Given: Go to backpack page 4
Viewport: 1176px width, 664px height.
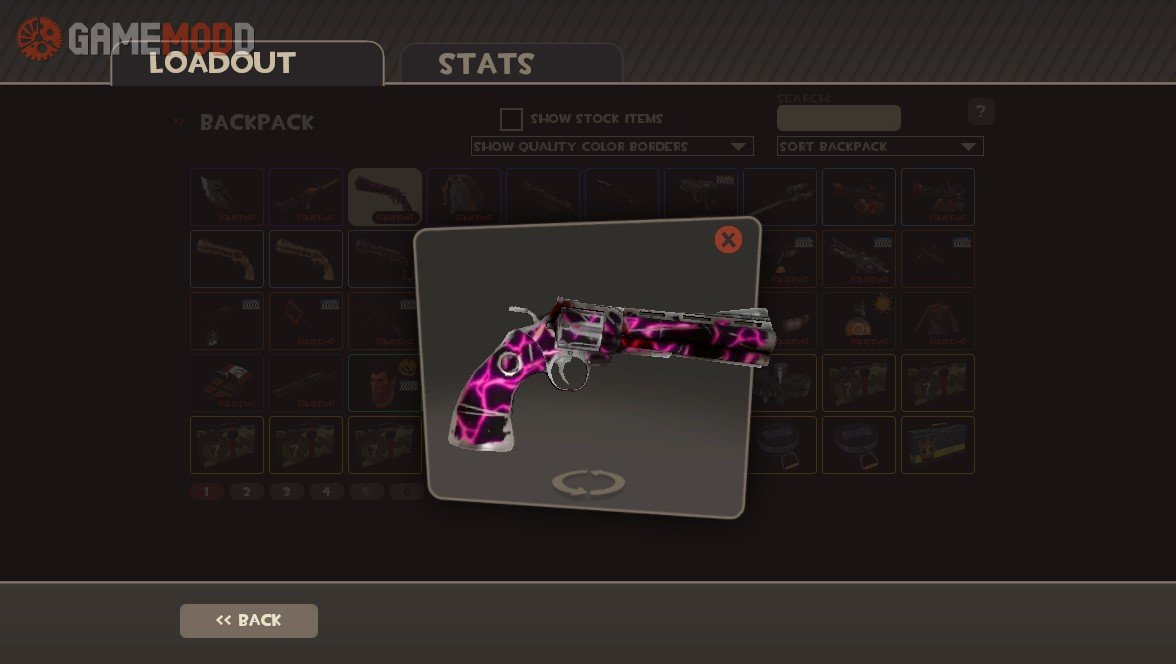Looking at the screenshot, I should pyautogui.click(x=327, y=492).
